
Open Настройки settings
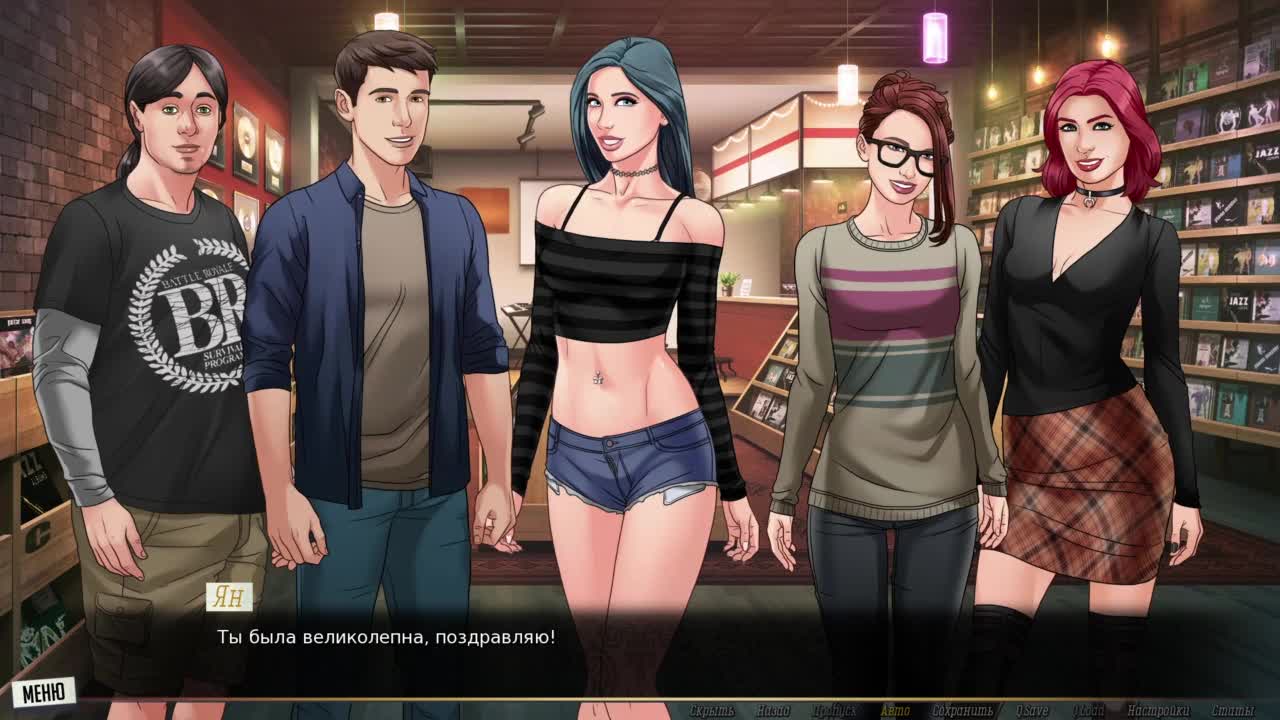click(1158, 711)
